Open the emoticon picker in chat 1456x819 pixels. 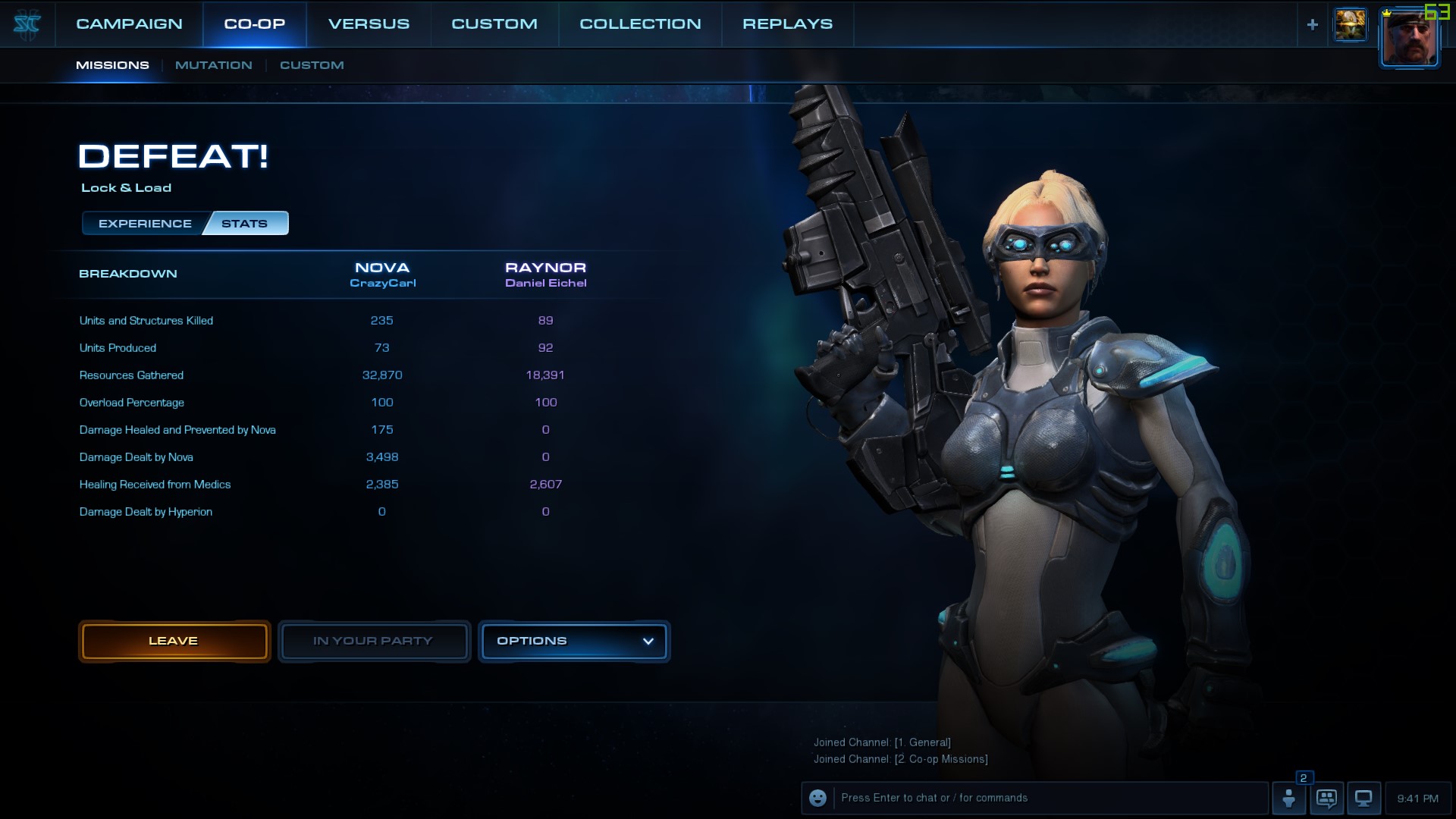pyautogui.click(x=817, y=799)
